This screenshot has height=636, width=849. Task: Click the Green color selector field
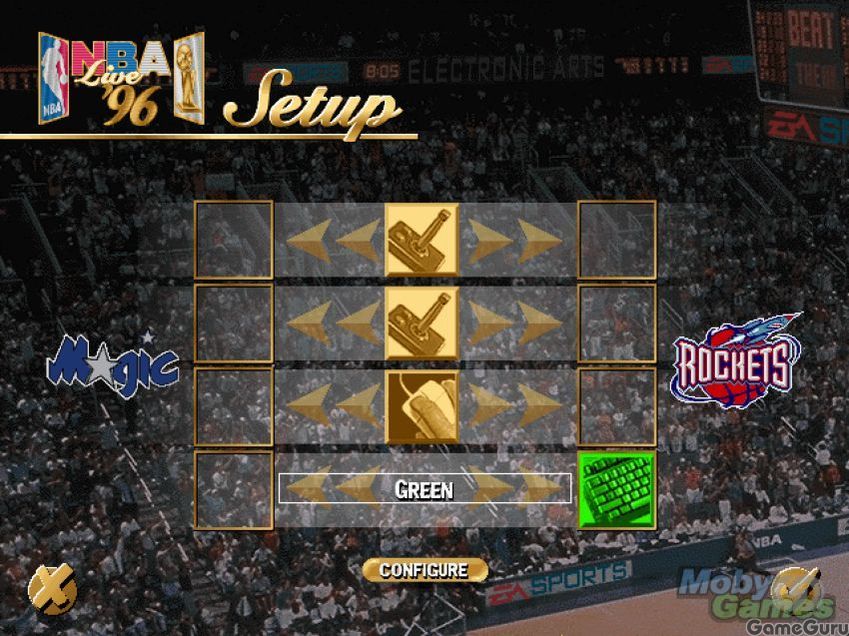coord(424,489)
